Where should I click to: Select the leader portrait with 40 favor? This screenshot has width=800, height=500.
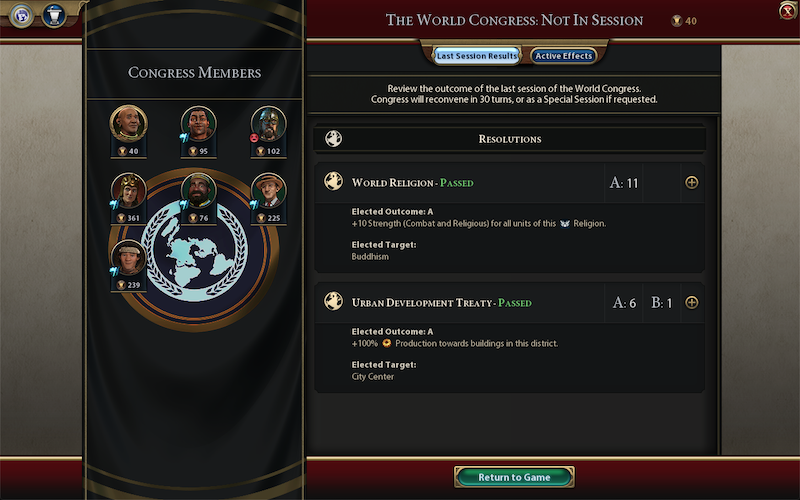pos(128,123)
